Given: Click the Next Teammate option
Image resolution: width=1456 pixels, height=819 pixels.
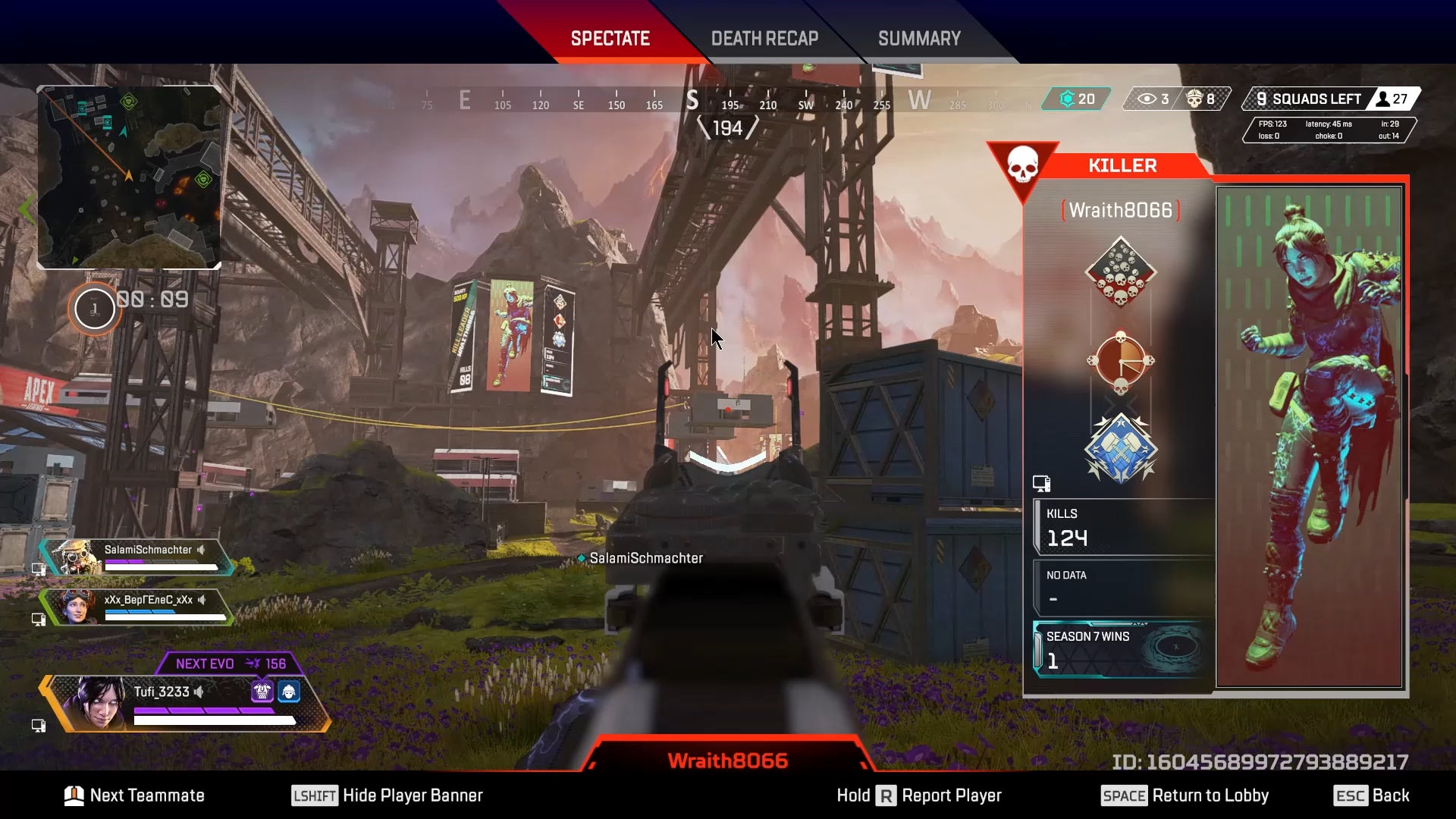Looking at the screenshot, I should [x=135, y=795].
